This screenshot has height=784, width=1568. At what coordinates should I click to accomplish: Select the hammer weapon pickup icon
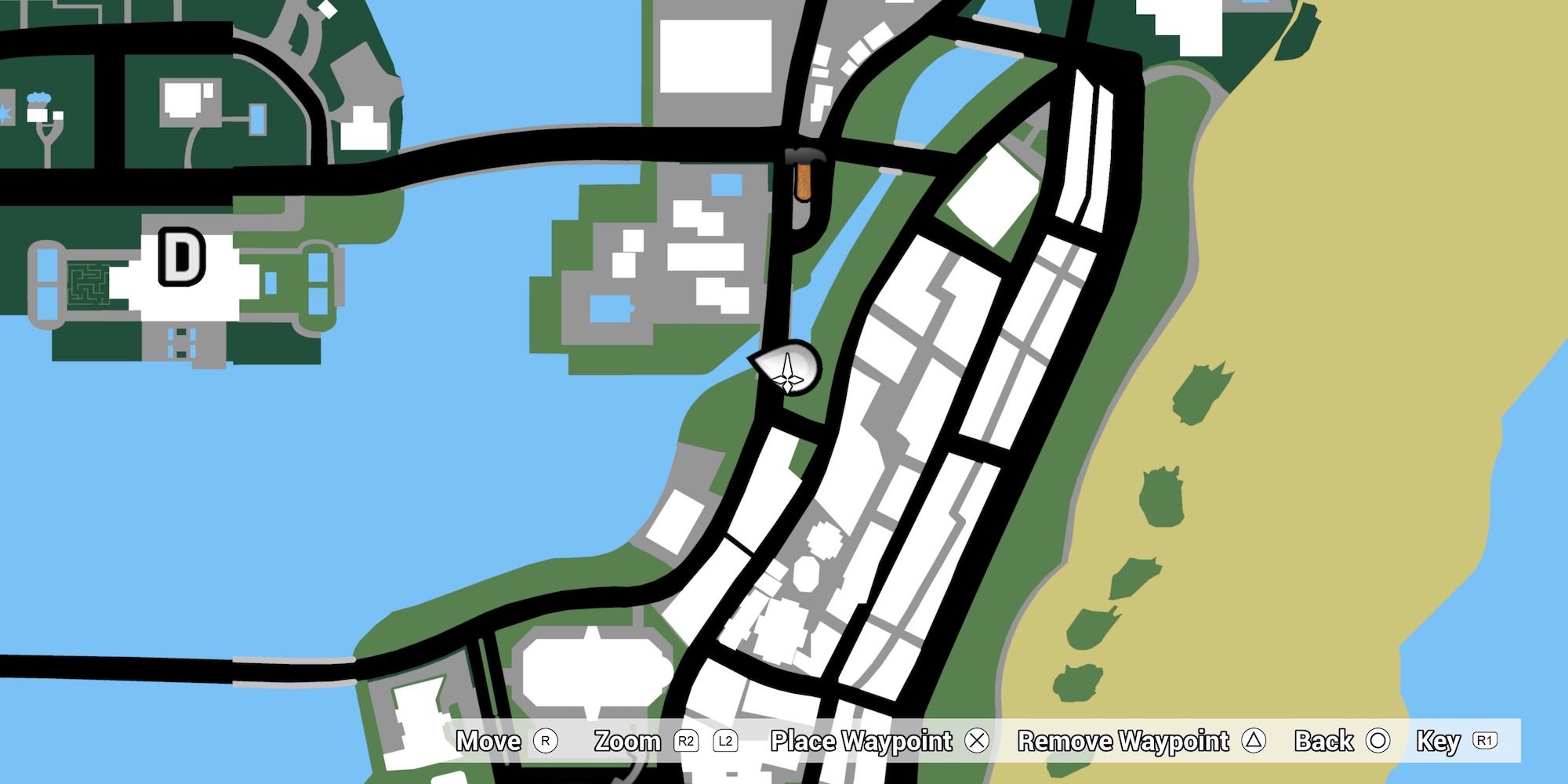point(804,174)
